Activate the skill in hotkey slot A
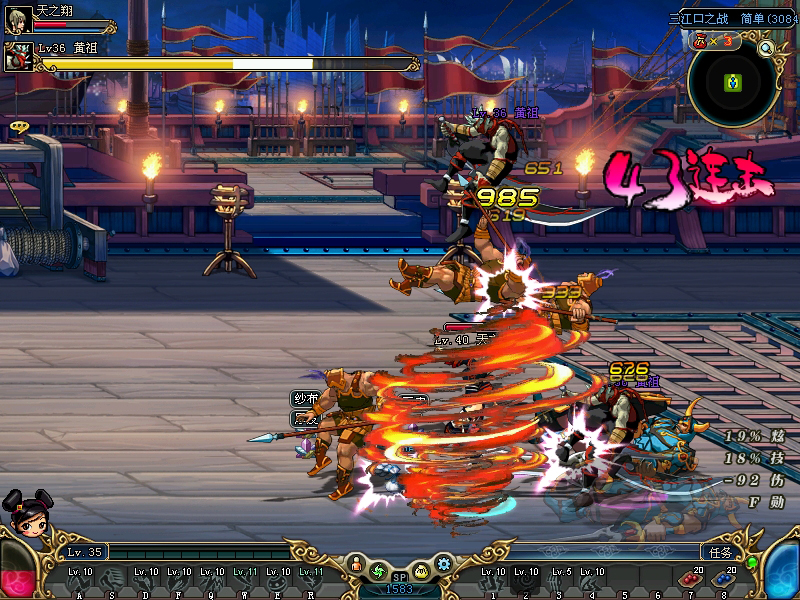The image size is (800, 600). [x=81, y=580]
